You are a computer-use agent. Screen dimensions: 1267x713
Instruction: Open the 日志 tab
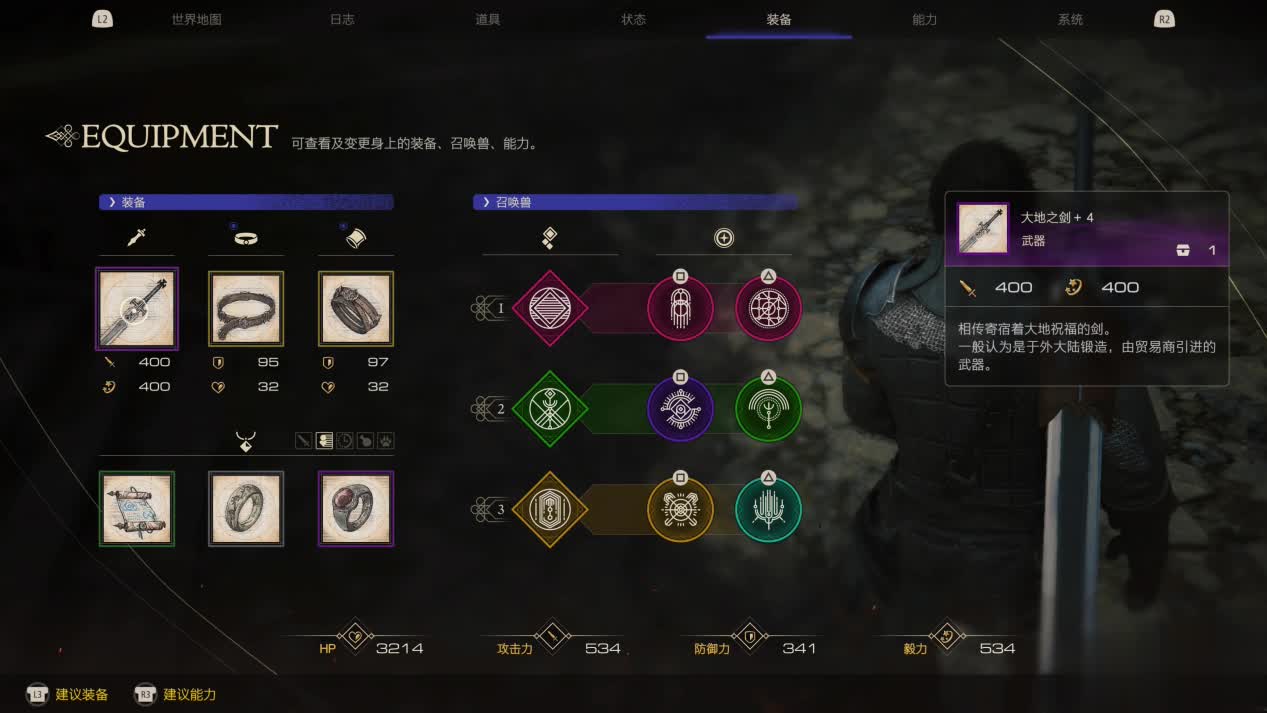(342, 20)
